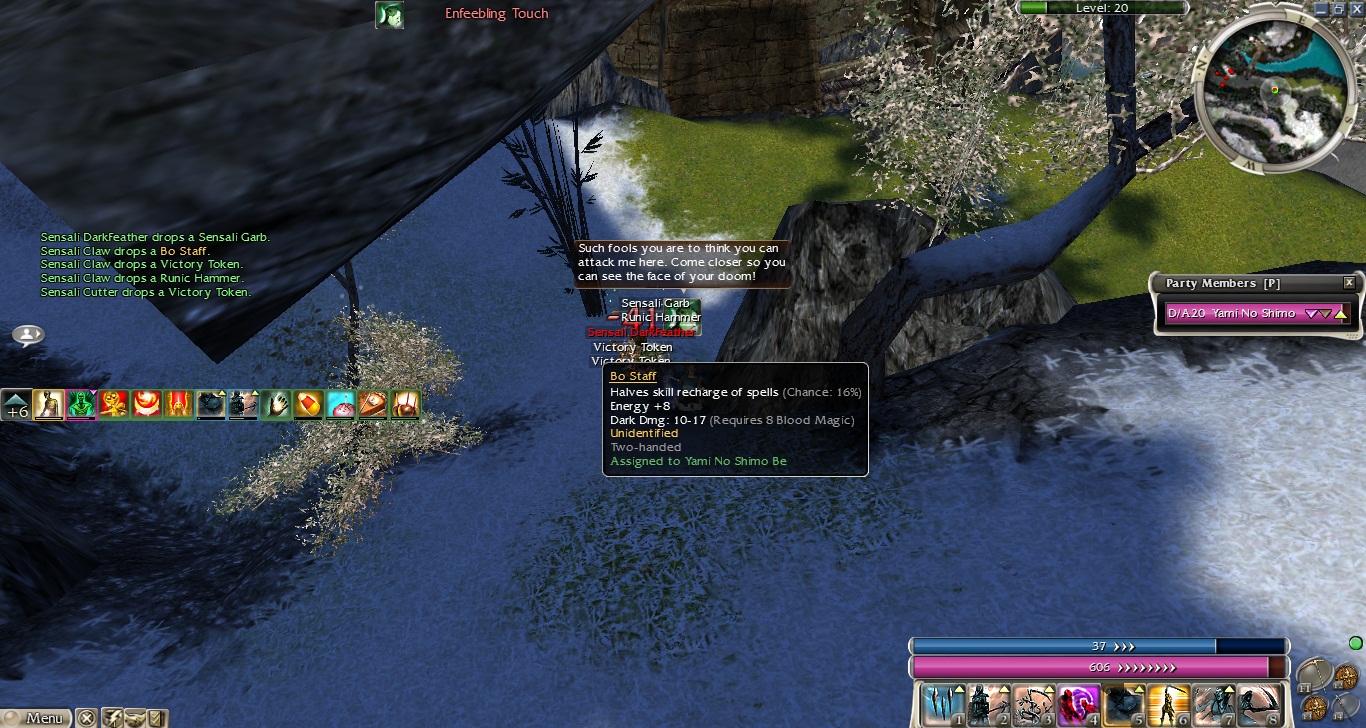The image size is (1366, 728).
Task: Trigger skill 3 scythe sweep attack
Action: pyautogui.click(x=1033, y=705)
